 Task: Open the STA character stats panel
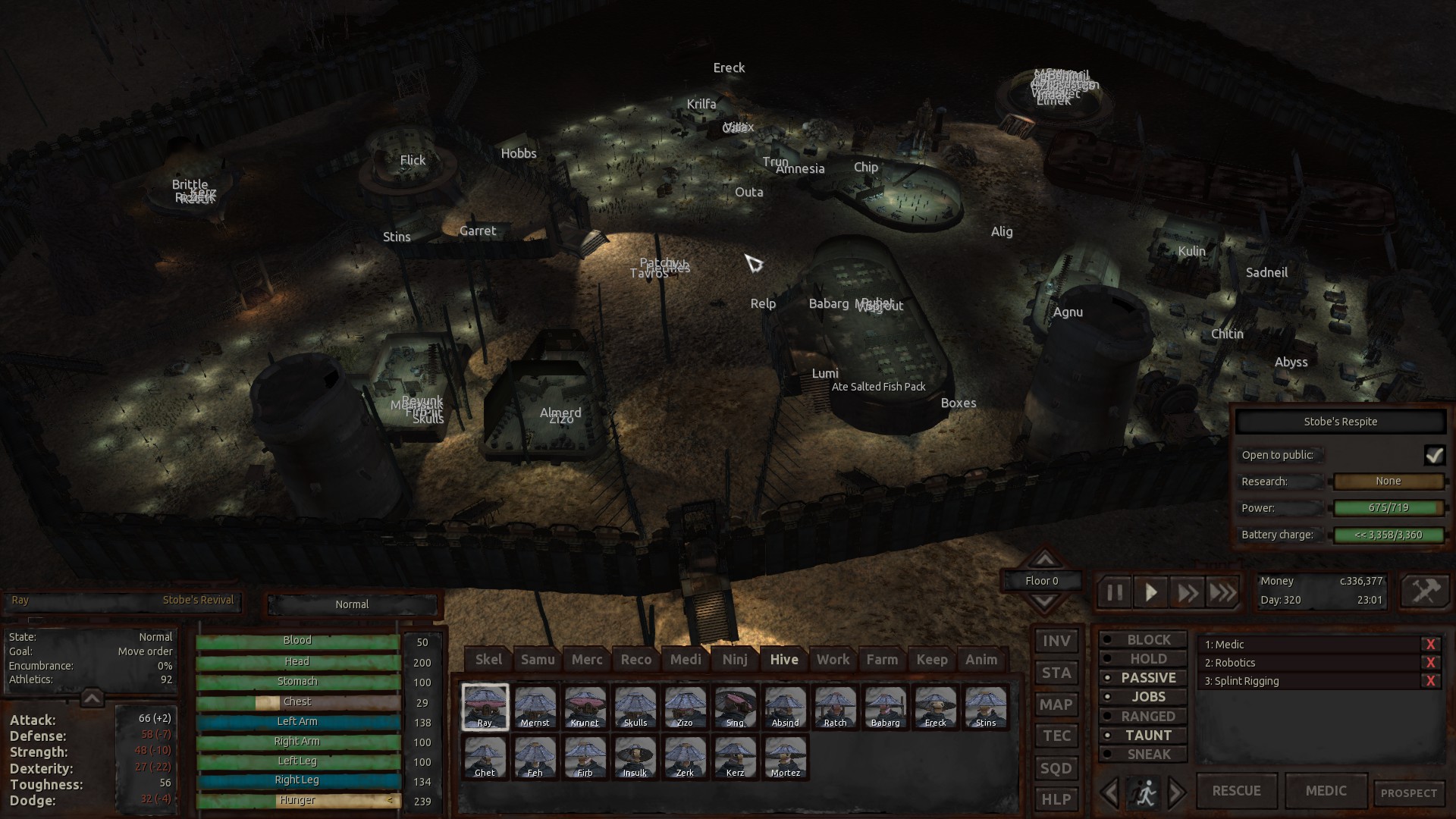point(1055,673)
